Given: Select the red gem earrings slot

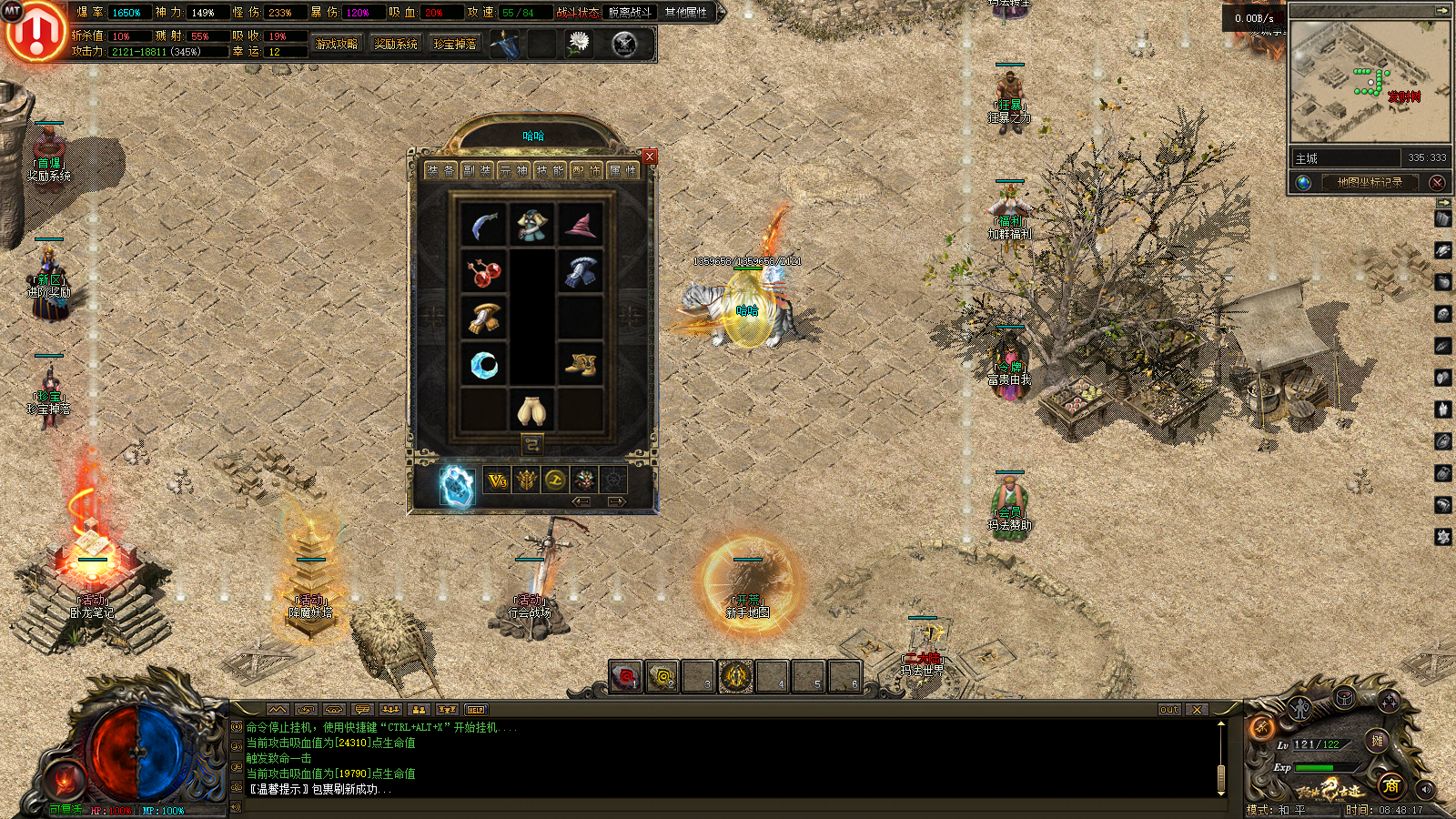Looking at the screenshot, I should click(x=484, y=271).
